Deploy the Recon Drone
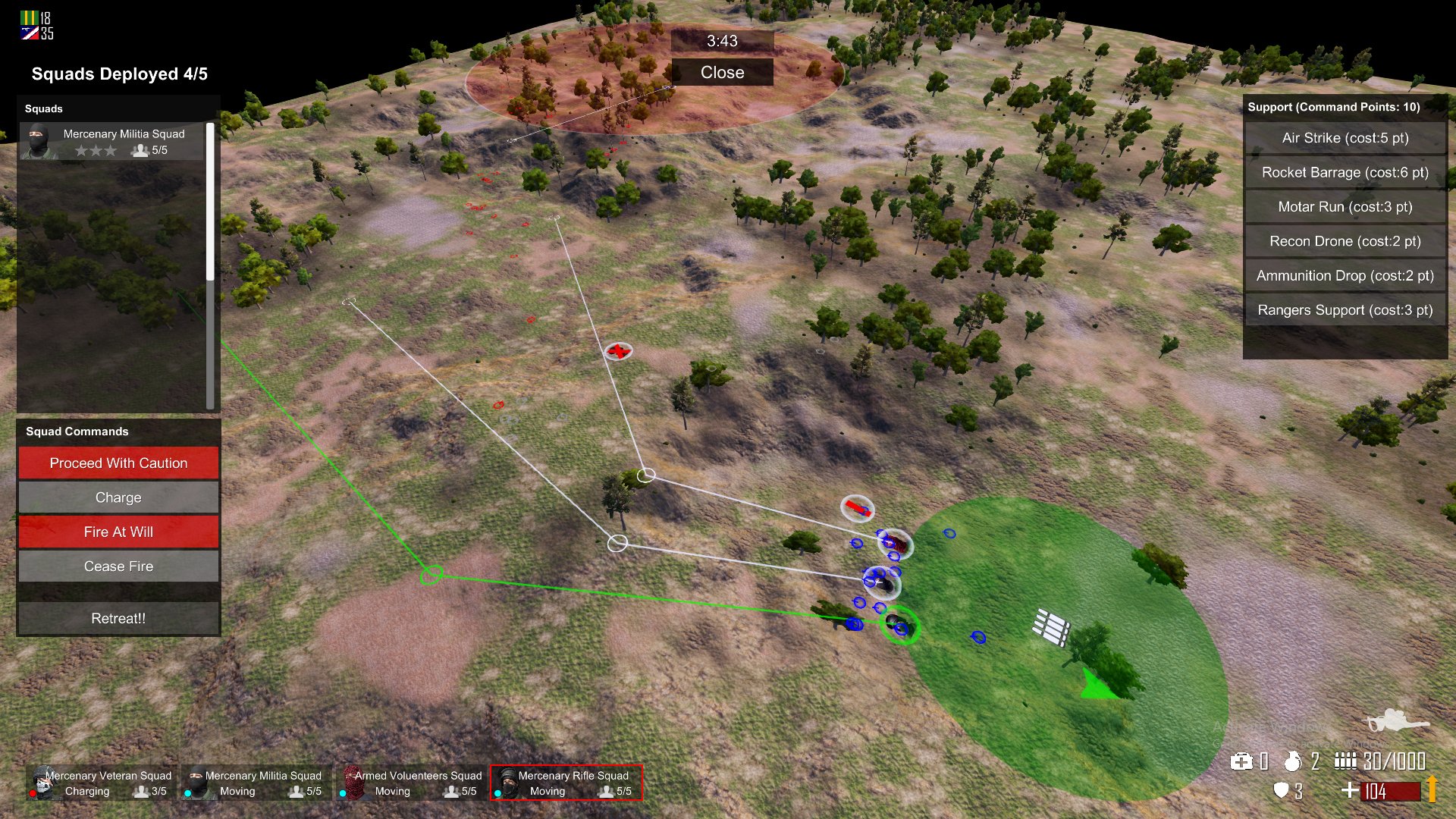Screen dimensions: 1456x819 (x=1345, y=241)
